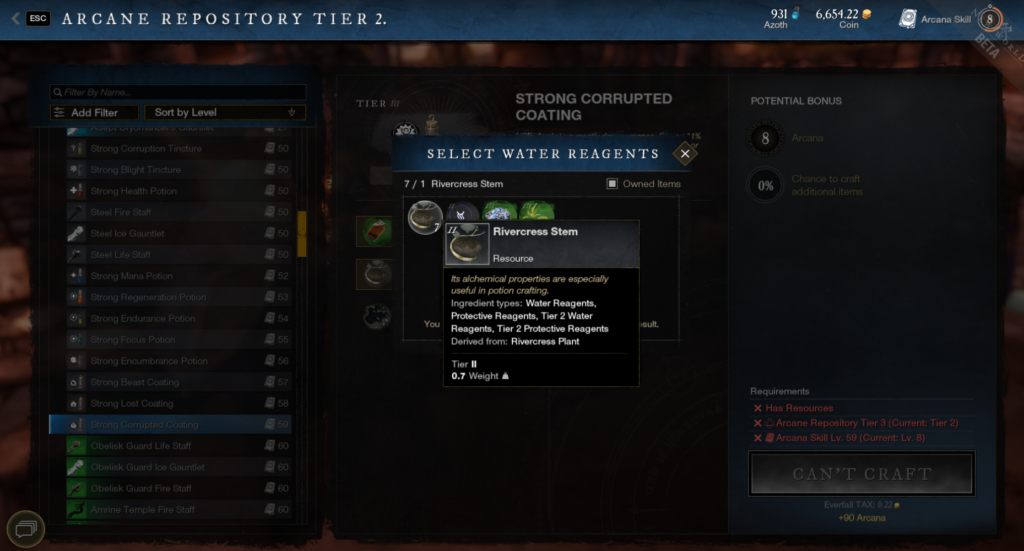Select Amrine Temple Fire Staff recipe
The width and height of the screenshot is (1024, 551).
click(142, 510)
